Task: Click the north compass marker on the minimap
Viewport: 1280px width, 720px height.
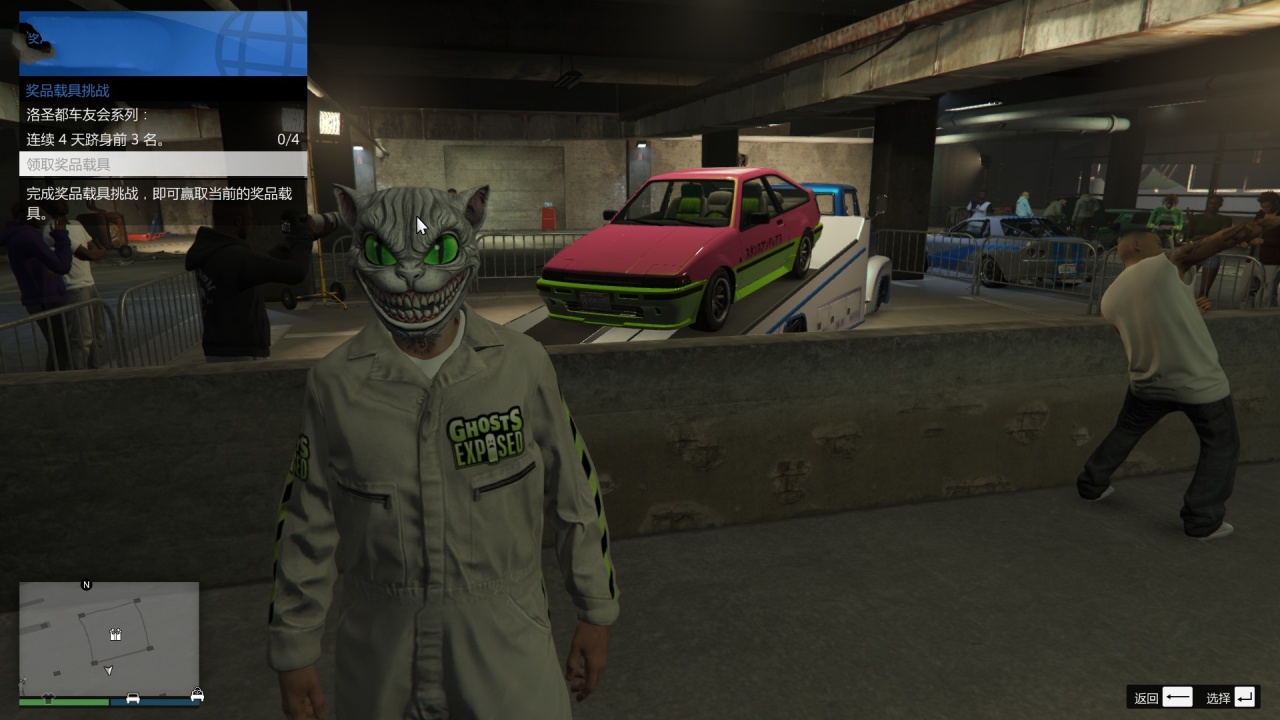Action: pos(86,584)
